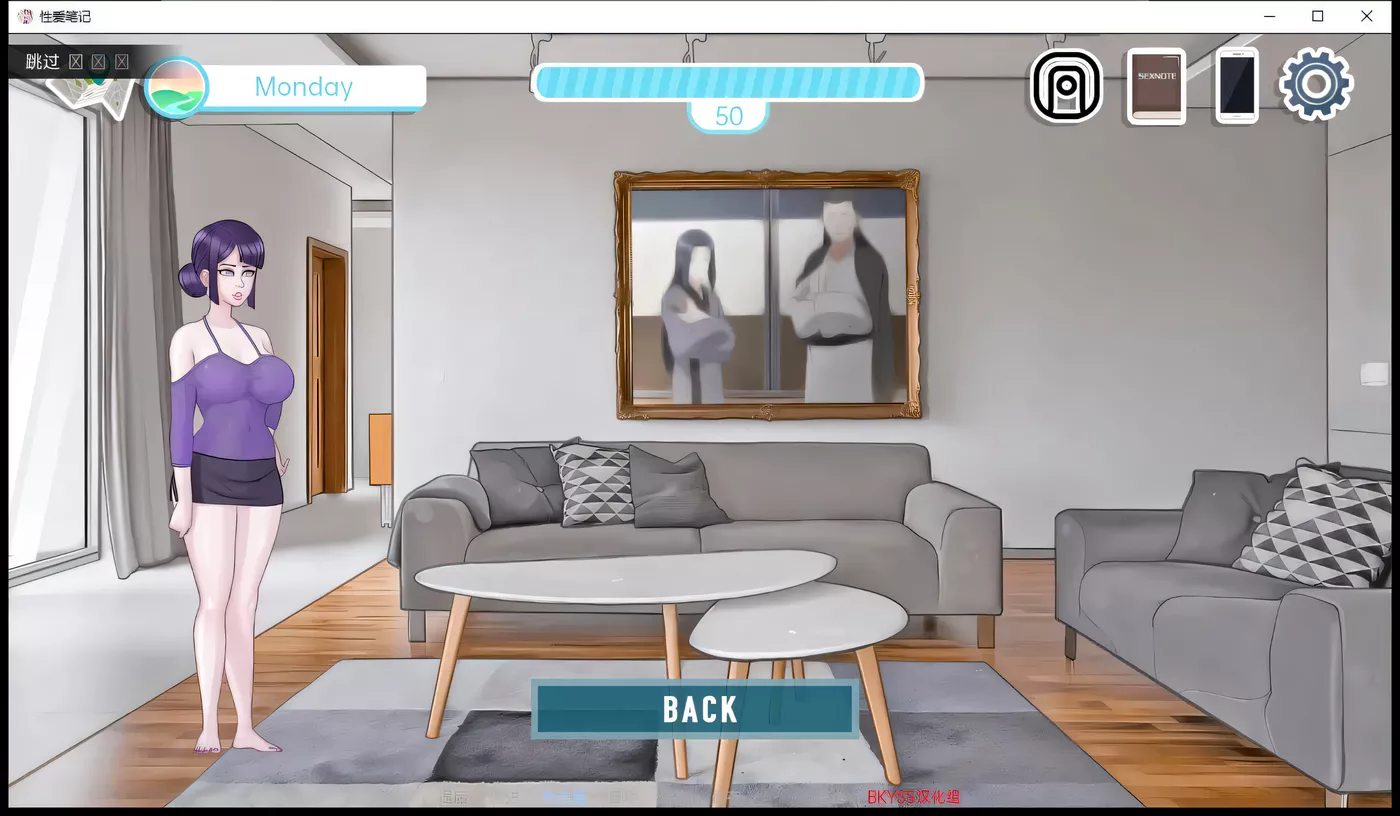The image size is (1400, 816).
Task: Click the 50 value badge under the bar
Action: pyautogui.click(x=728, y=116)
